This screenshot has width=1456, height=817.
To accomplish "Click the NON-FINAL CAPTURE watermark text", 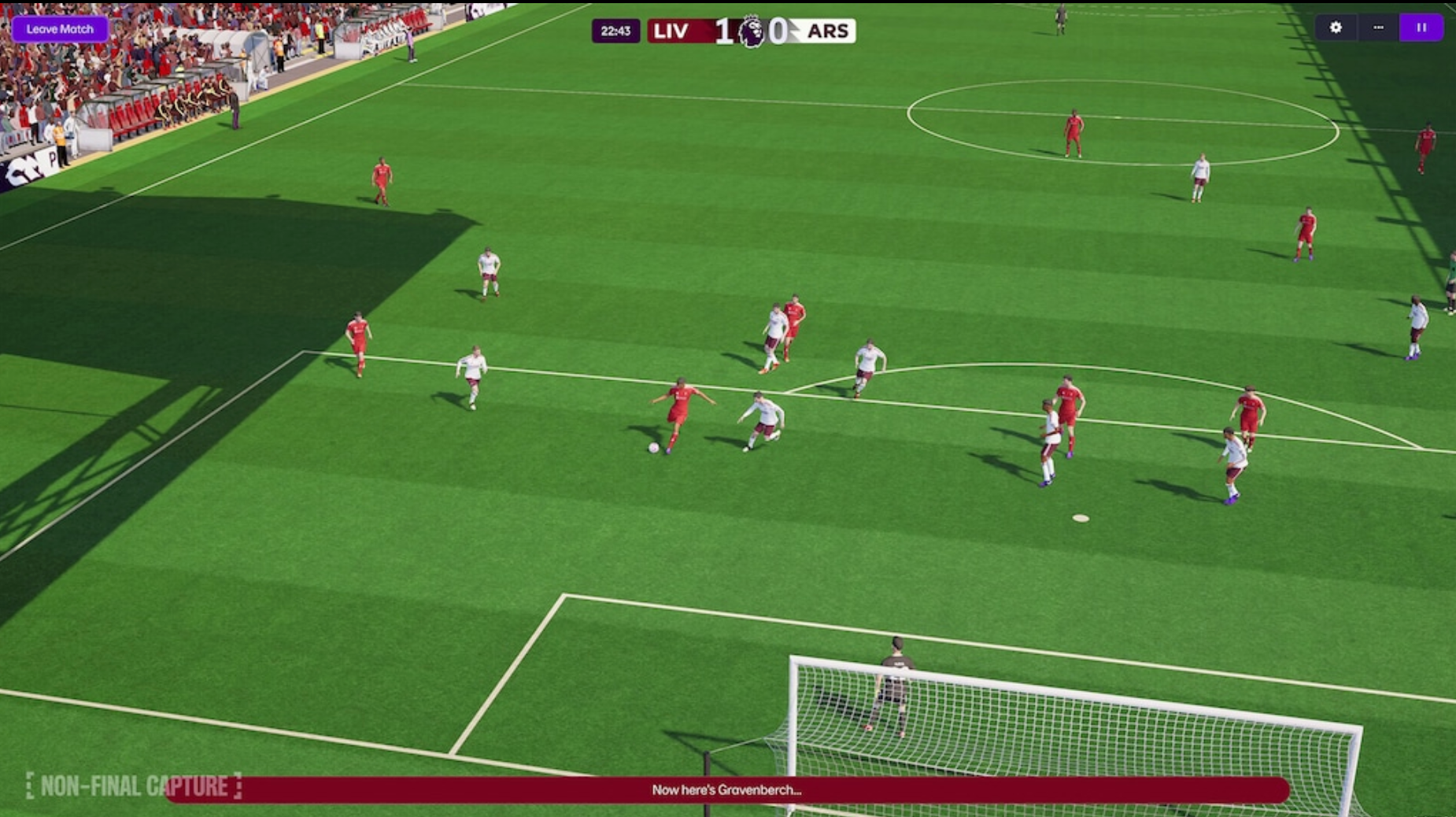I will pyautogui.click(x=134, y=785).
